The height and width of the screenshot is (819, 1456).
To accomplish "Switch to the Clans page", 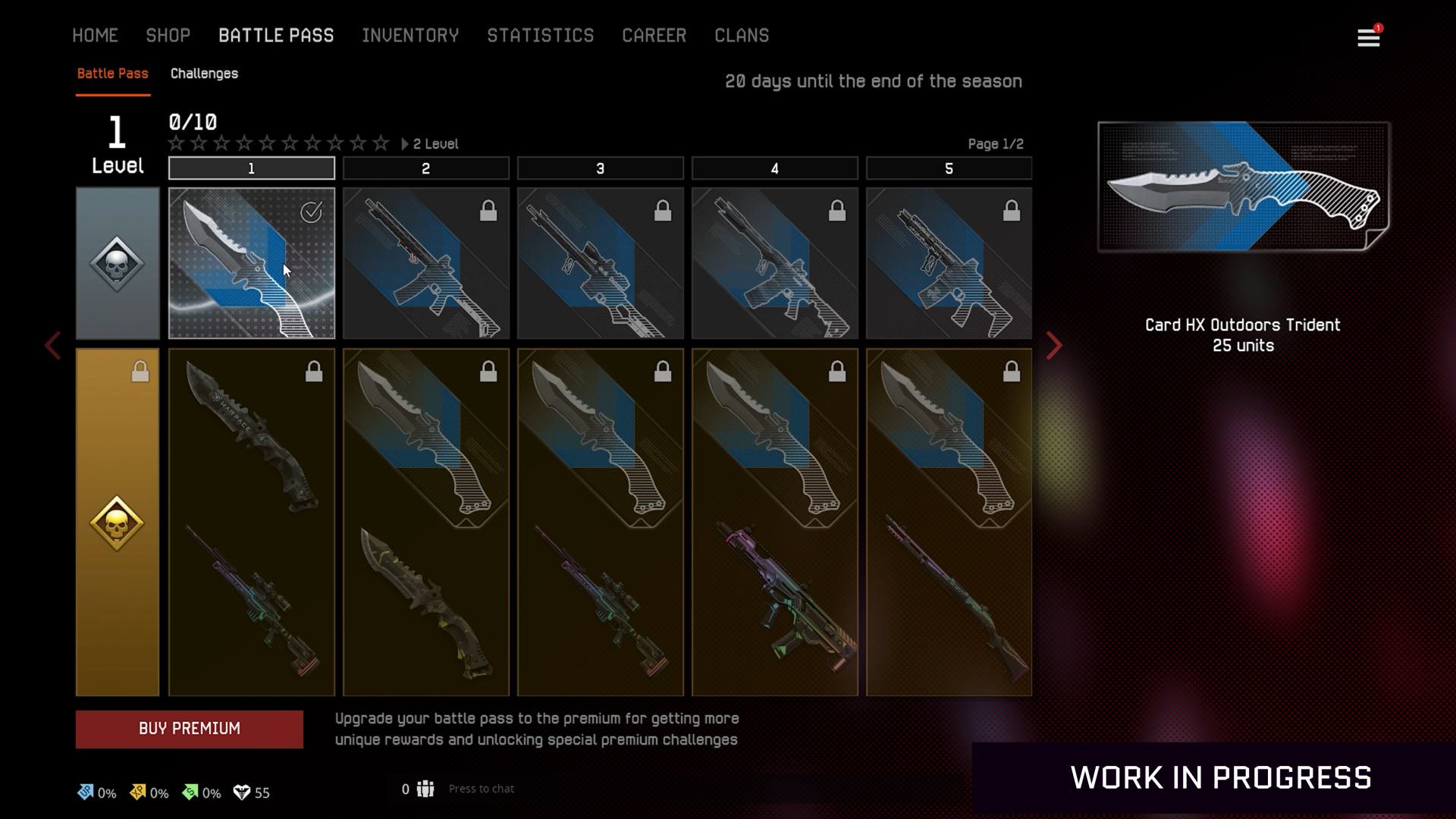I will click(741, 36).
